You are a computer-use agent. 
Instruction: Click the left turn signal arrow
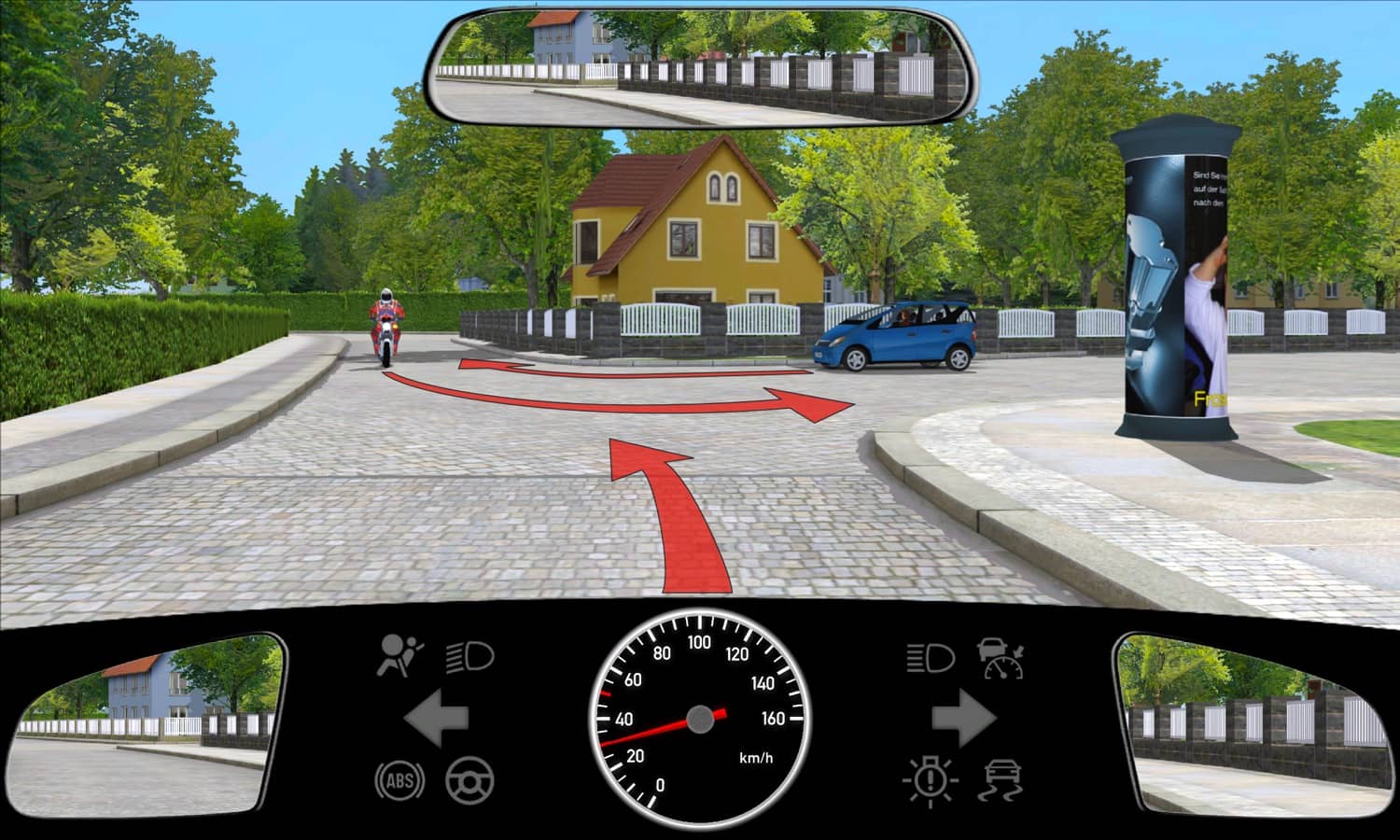436,718
